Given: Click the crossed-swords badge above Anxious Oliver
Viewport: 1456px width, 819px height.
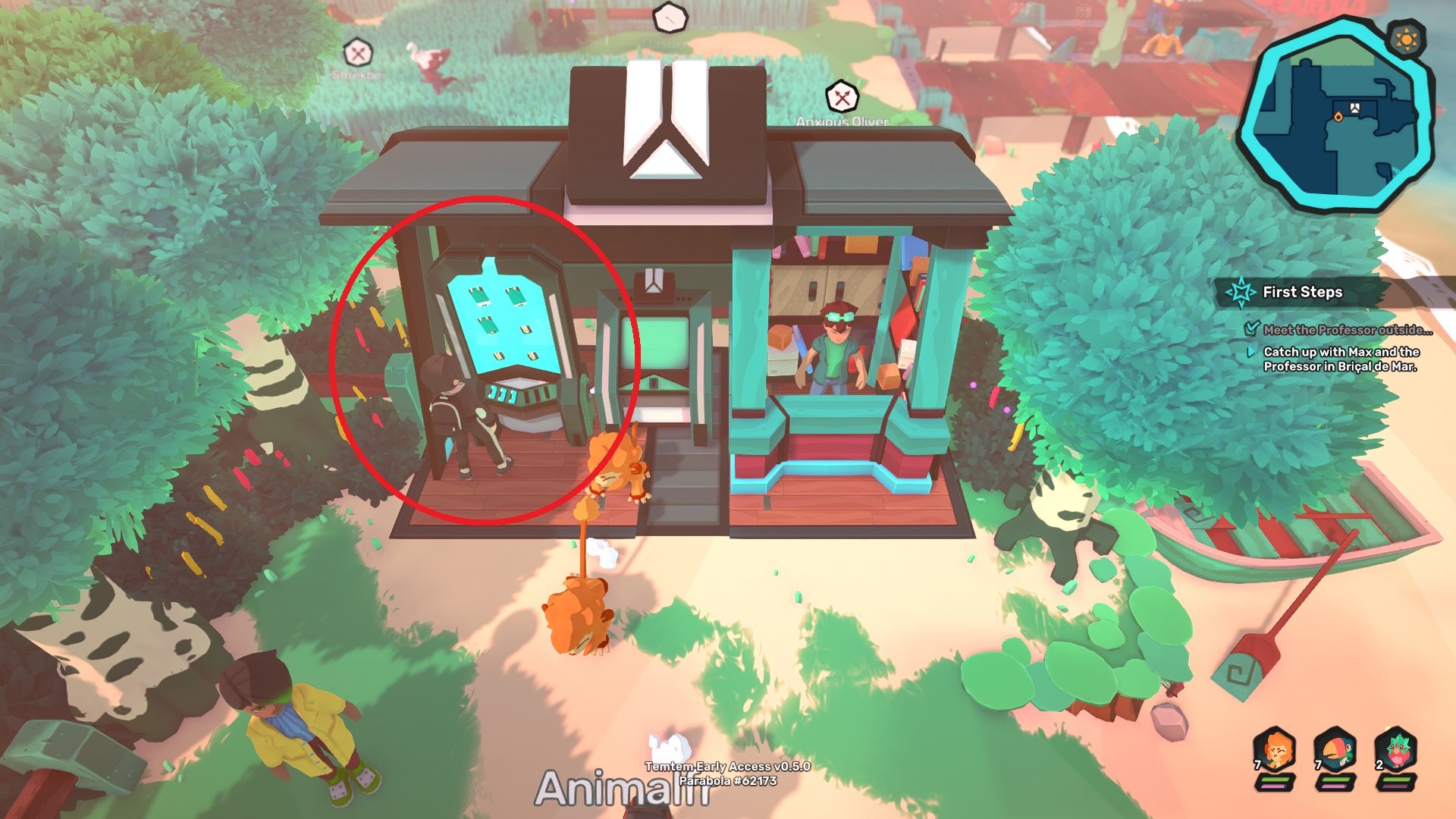Looking at the screenshot, I should click(842, 97).
